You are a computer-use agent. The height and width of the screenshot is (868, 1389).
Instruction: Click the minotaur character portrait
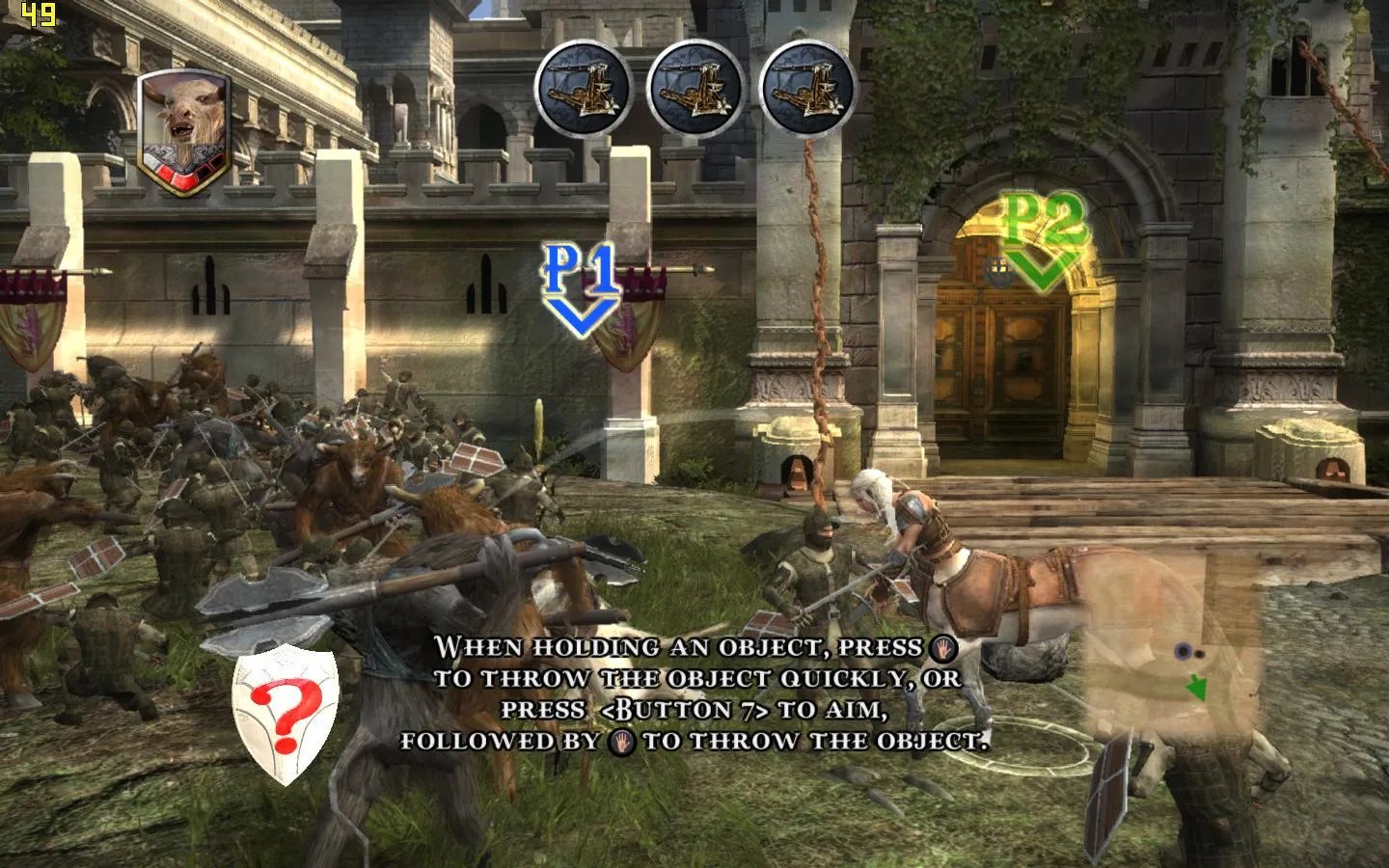pyautogui.click(x=176, y=130)
